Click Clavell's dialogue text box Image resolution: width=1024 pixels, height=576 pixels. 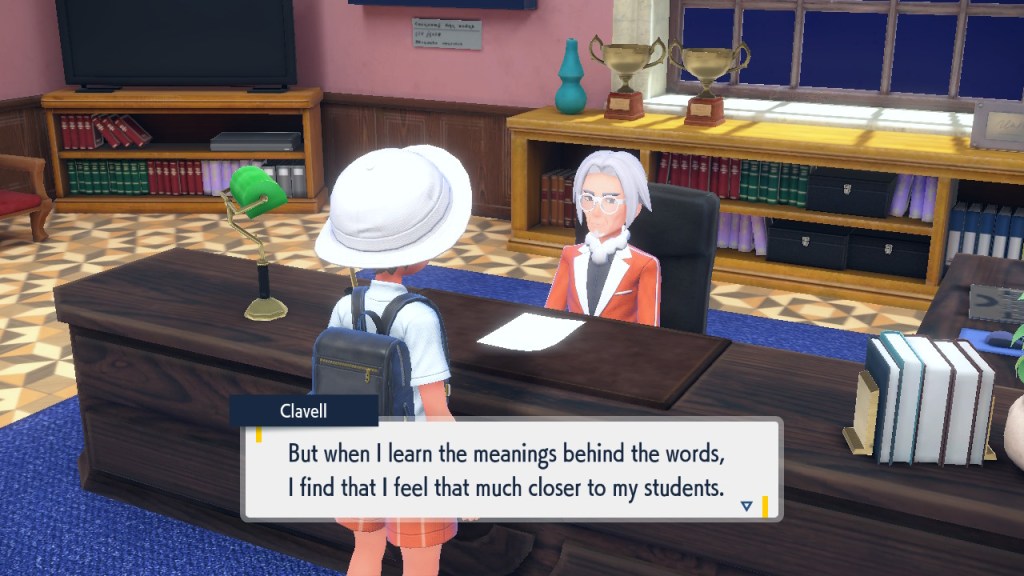click(511, 469)
